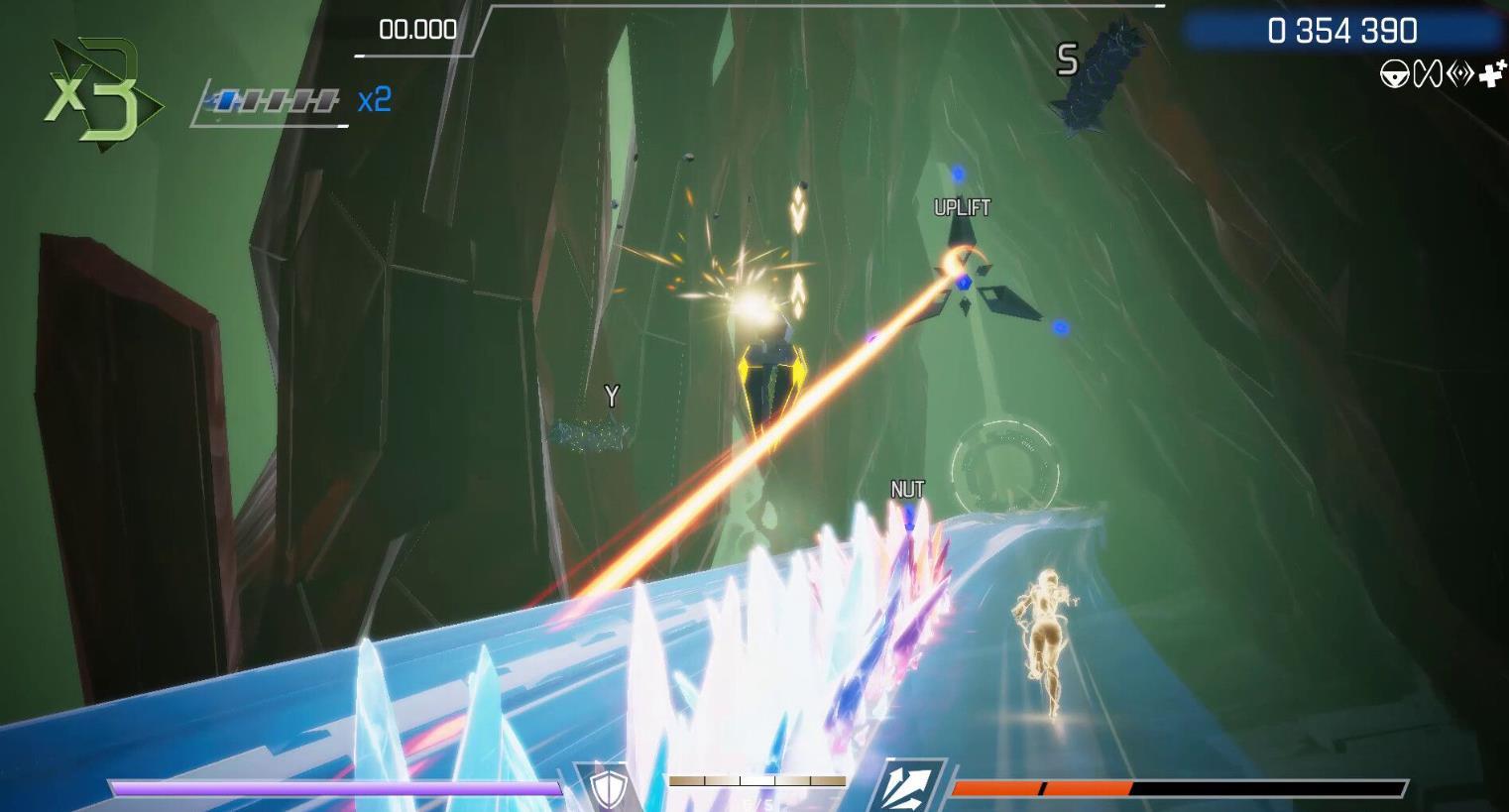Select the circle-with-eye modifier icon
This screenshot has width=1509, height=812.
[1395, 74]
